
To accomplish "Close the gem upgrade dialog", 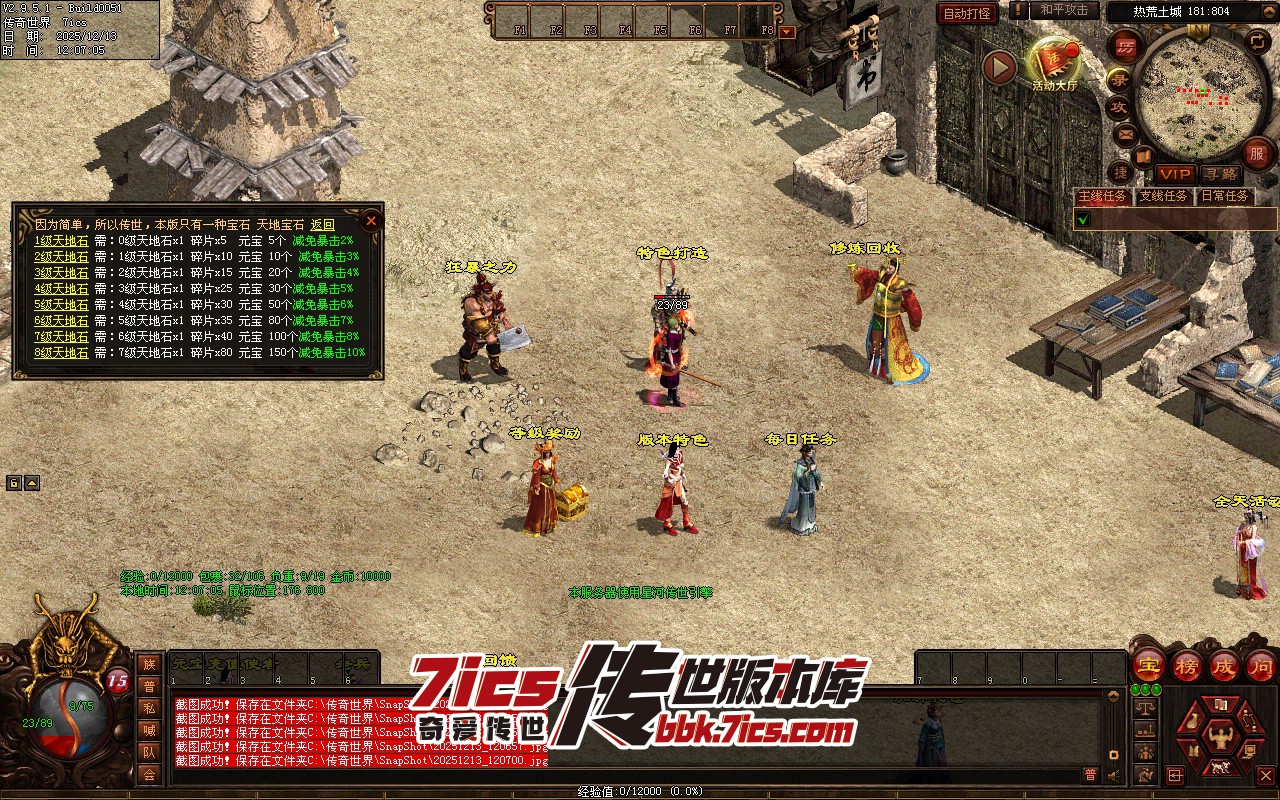I will coord(371,221).
